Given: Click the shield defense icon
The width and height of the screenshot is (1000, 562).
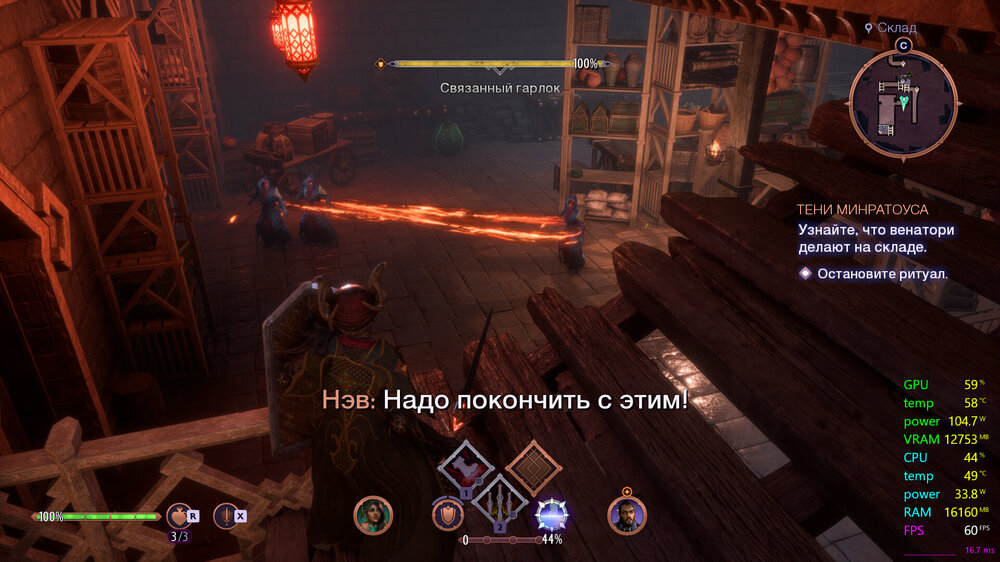Looking at the screenshot, I should [447, 514].
